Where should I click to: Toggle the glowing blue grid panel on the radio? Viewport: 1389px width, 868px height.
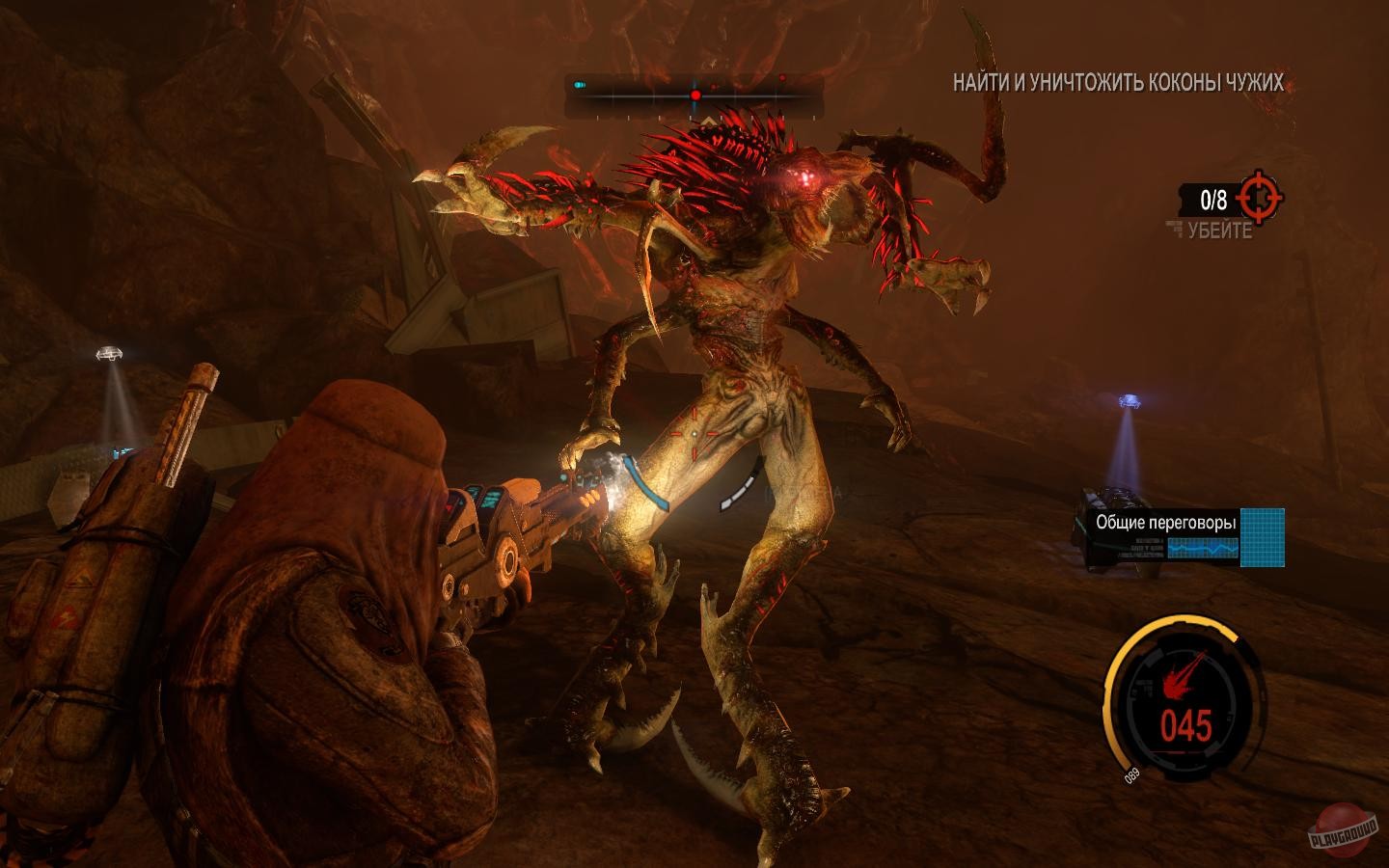(1264, 535)
